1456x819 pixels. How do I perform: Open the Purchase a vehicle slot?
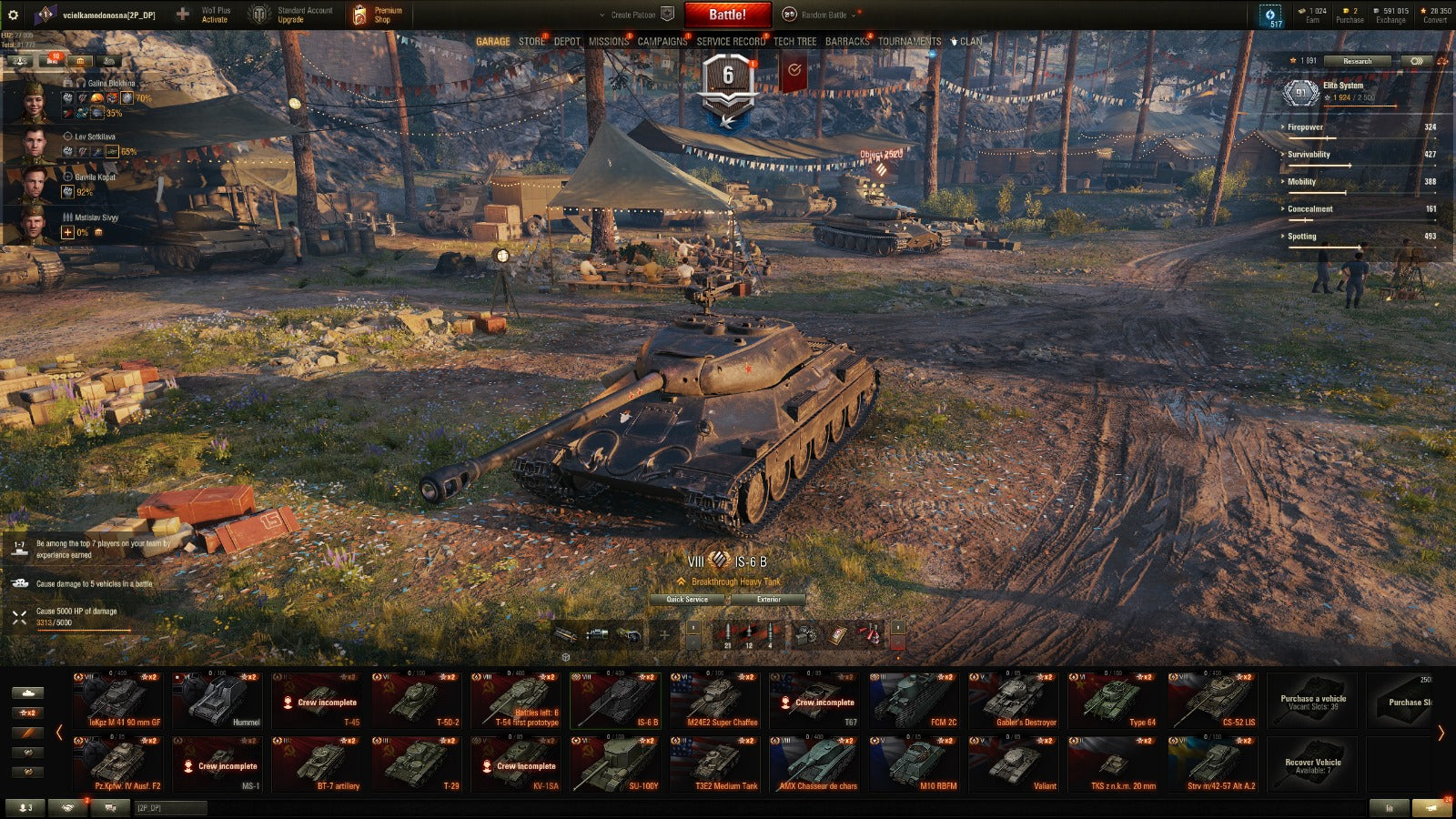1312,701
